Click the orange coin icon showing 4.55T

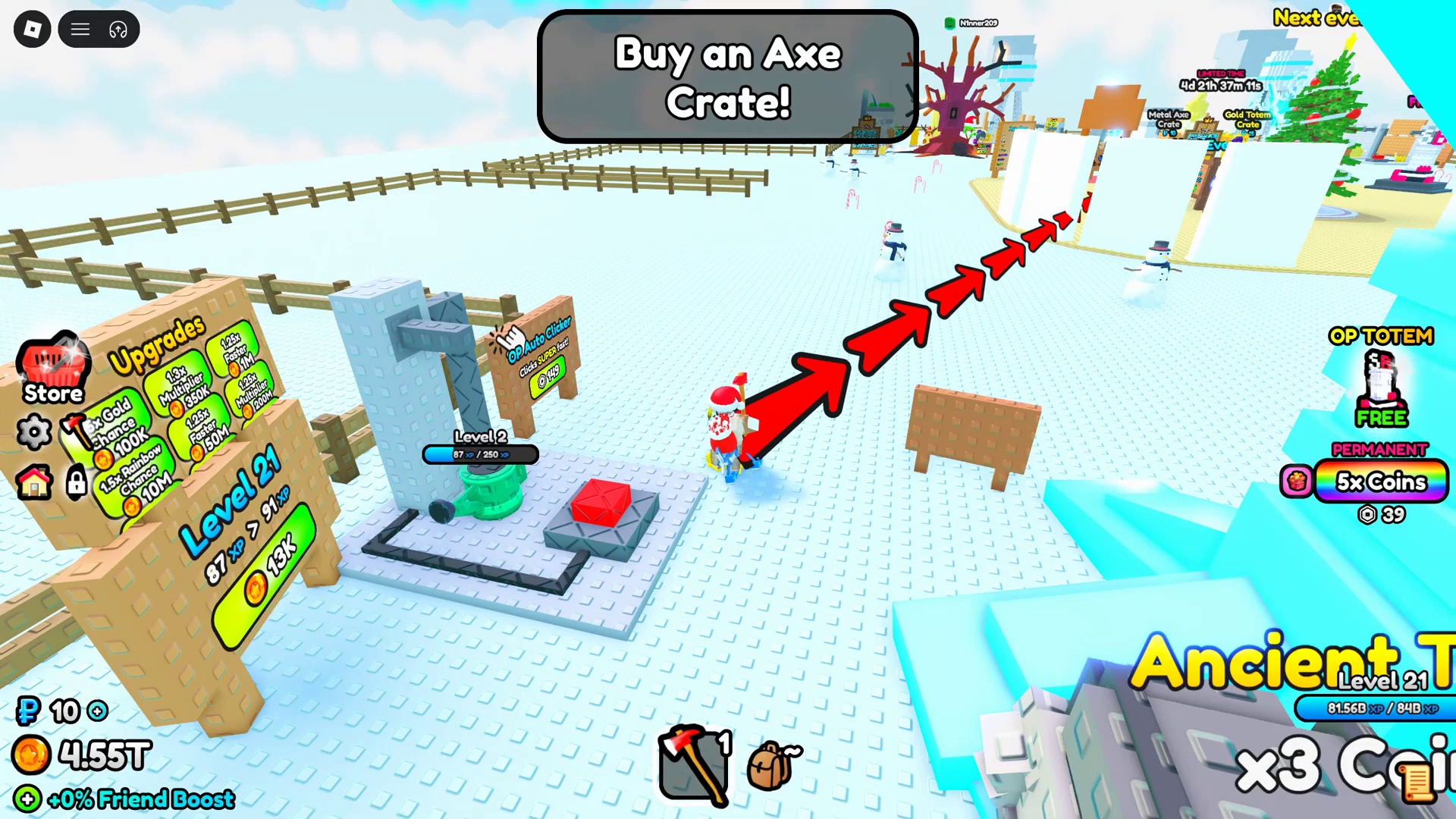pos(30,755)
